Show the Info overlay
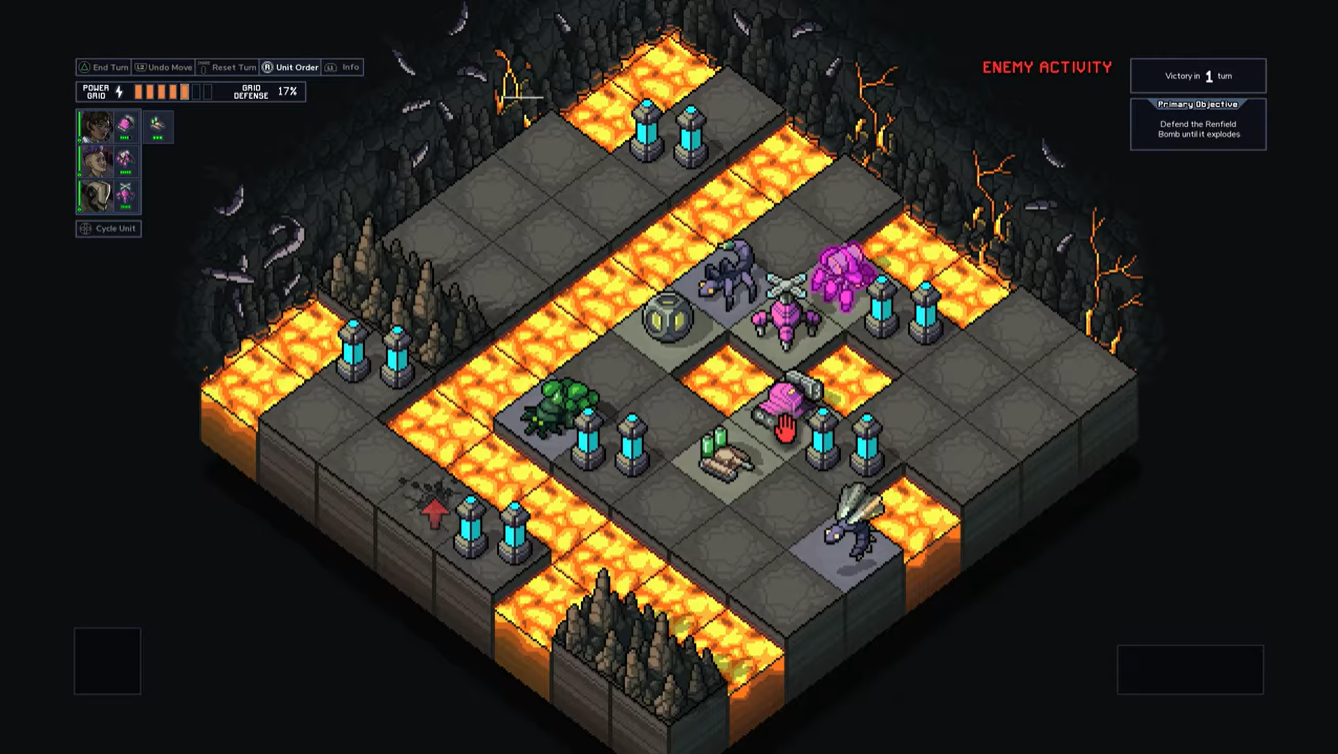The height and width of the screenshot is (754, 1338). click(343, 67)
